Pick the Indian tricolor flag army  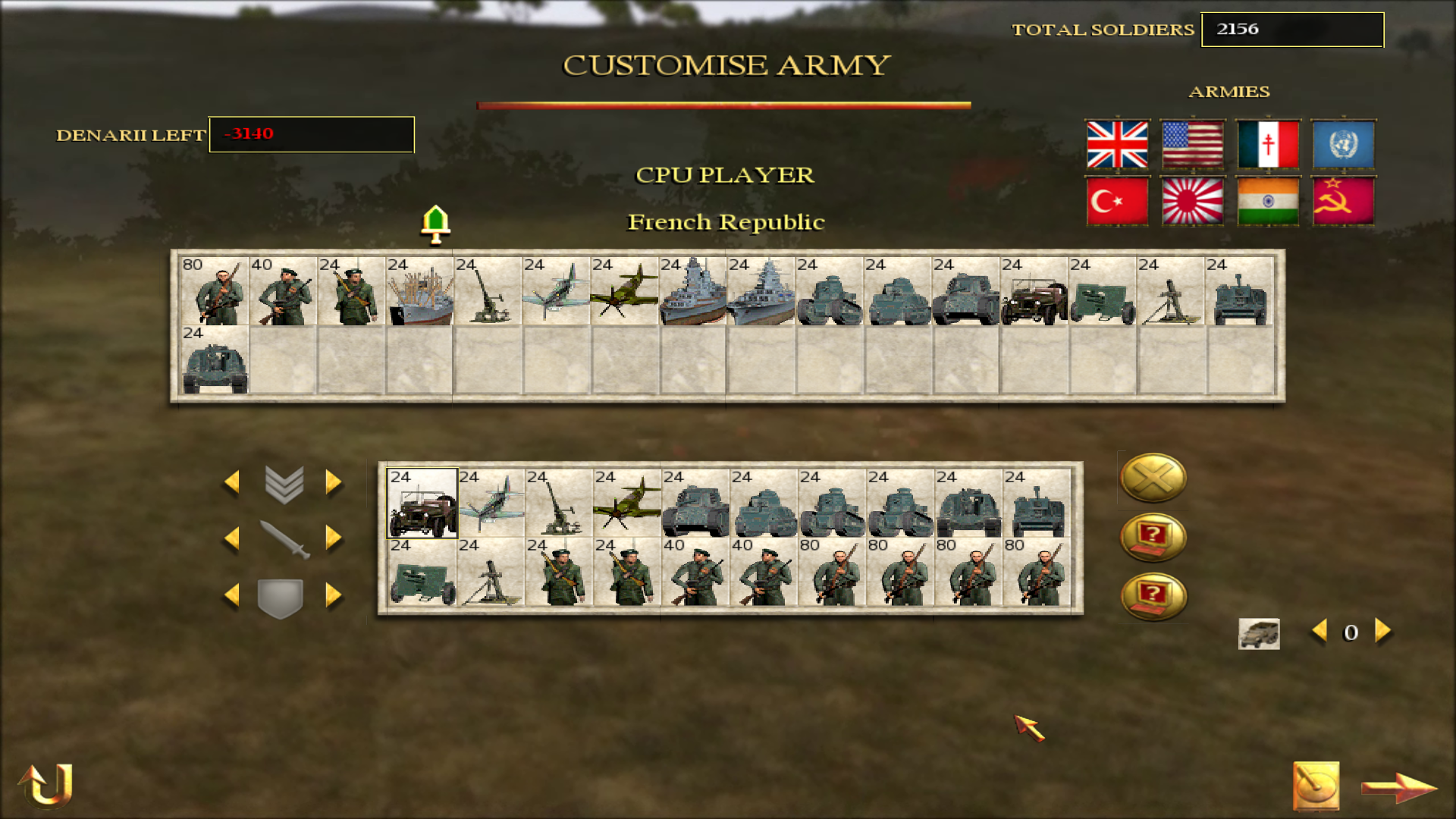pos(1268,202)
